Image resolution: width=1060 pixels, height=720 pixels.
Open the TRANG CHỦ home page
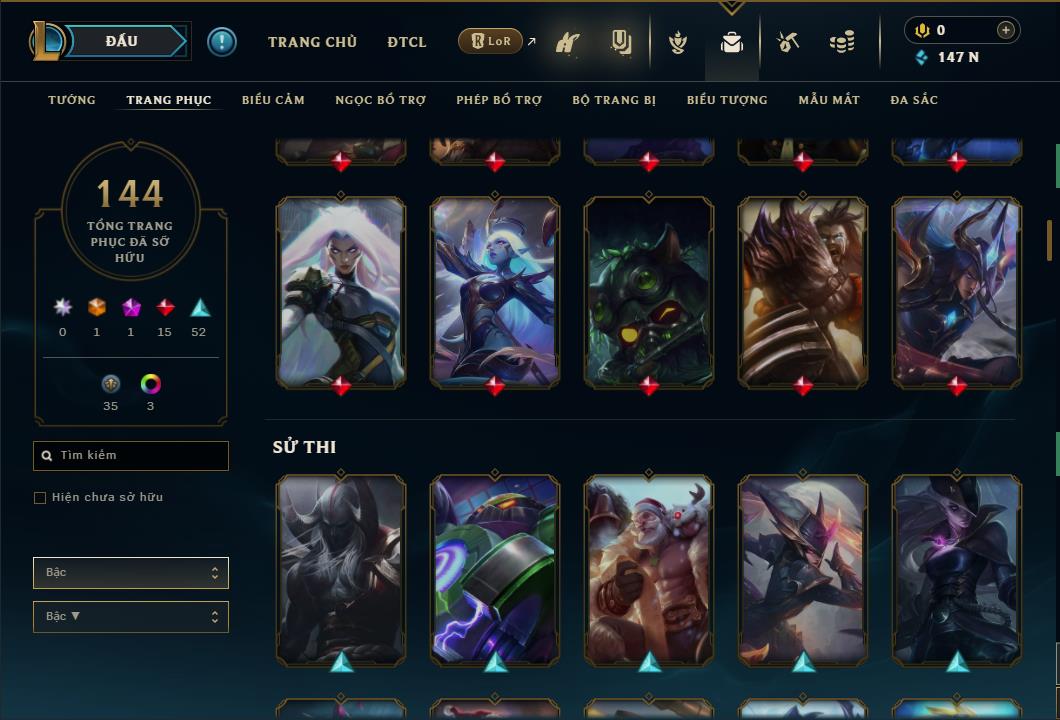point(312,42)
